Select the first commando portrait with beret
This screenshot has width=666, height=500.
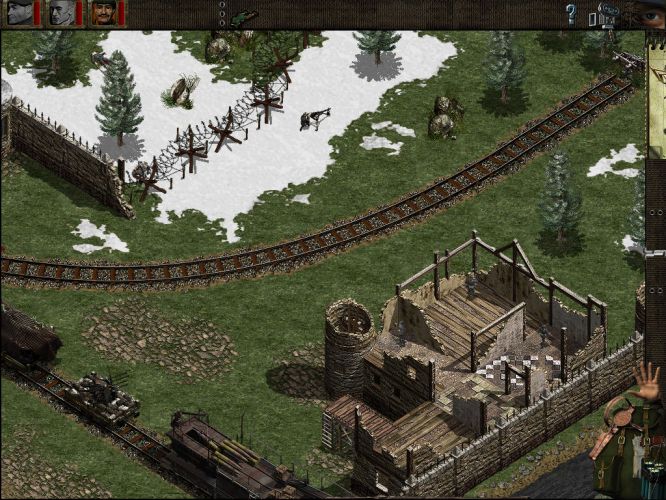click(20, 13)
